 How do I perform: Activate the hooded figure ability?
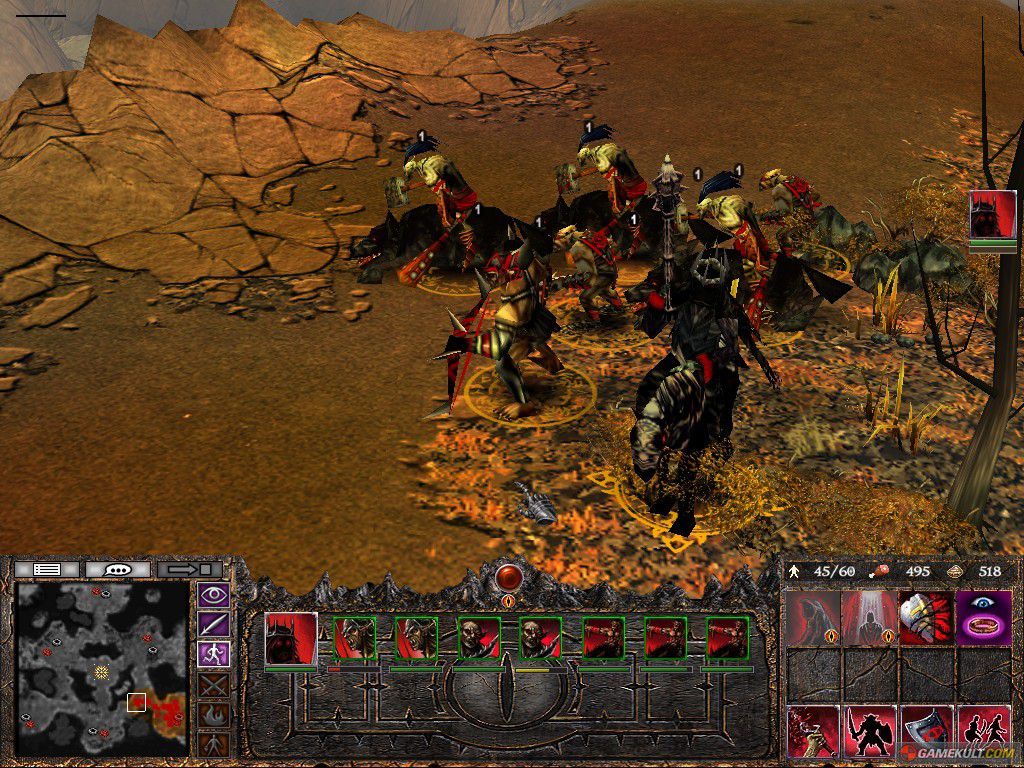(812, 618)
